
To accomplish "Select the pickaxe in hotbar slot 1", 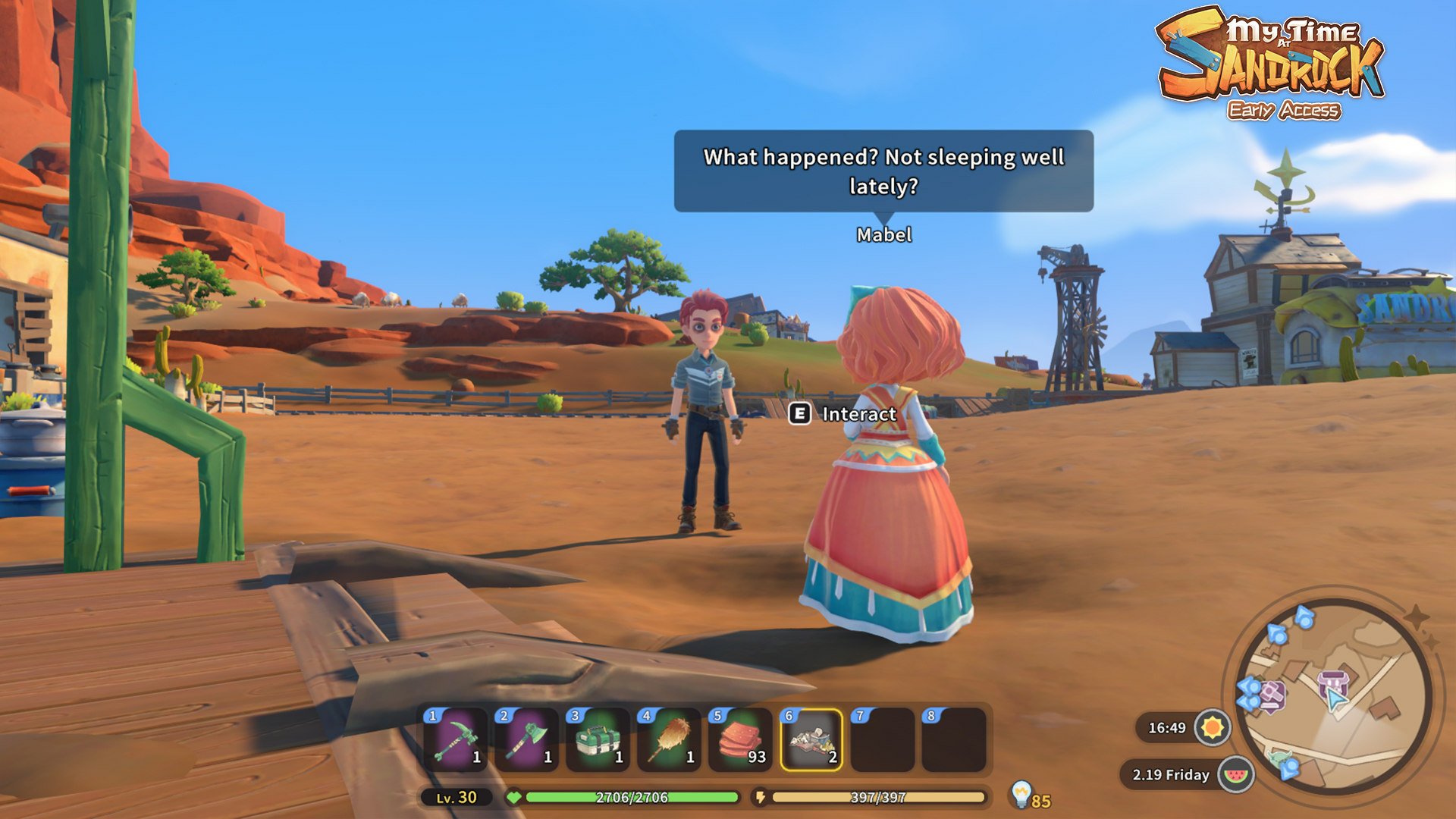I will 456,739.
